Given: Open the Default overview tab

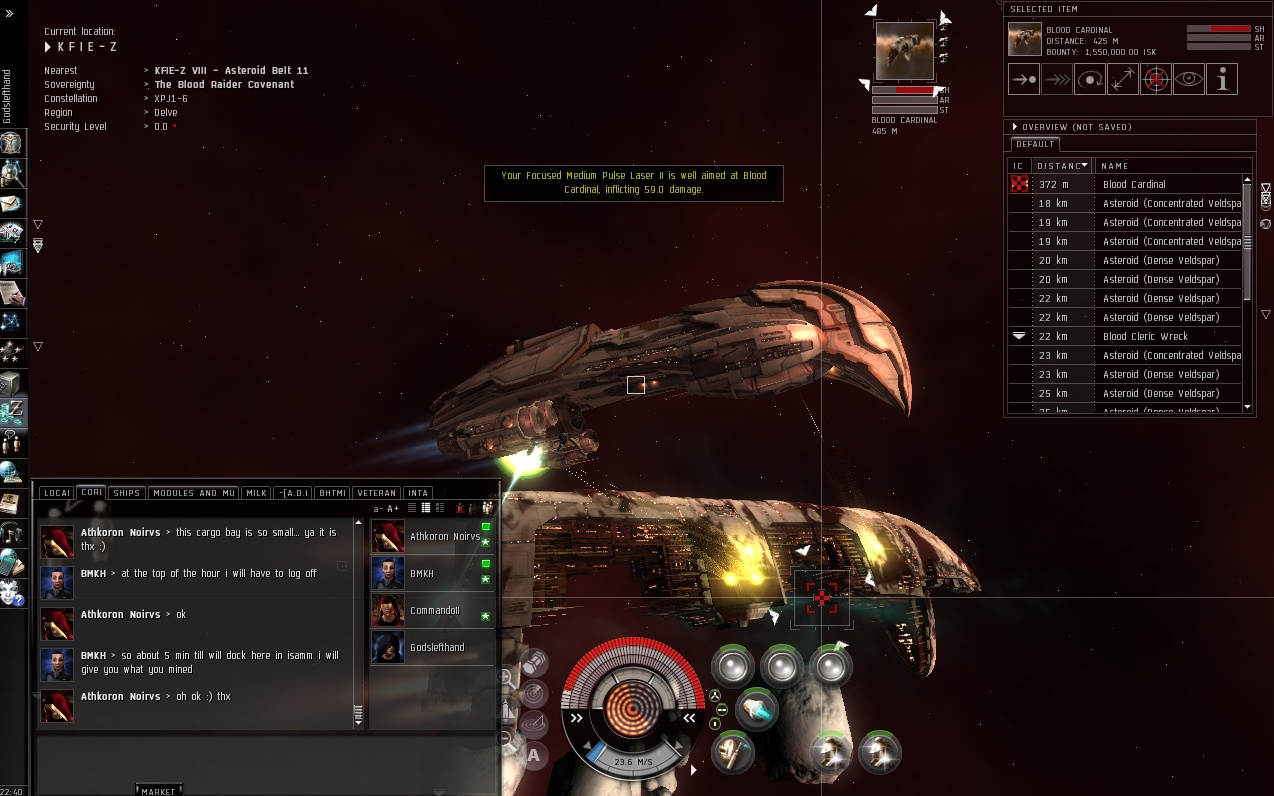Looking at the screenshot, I should (x=1035, y=144).
